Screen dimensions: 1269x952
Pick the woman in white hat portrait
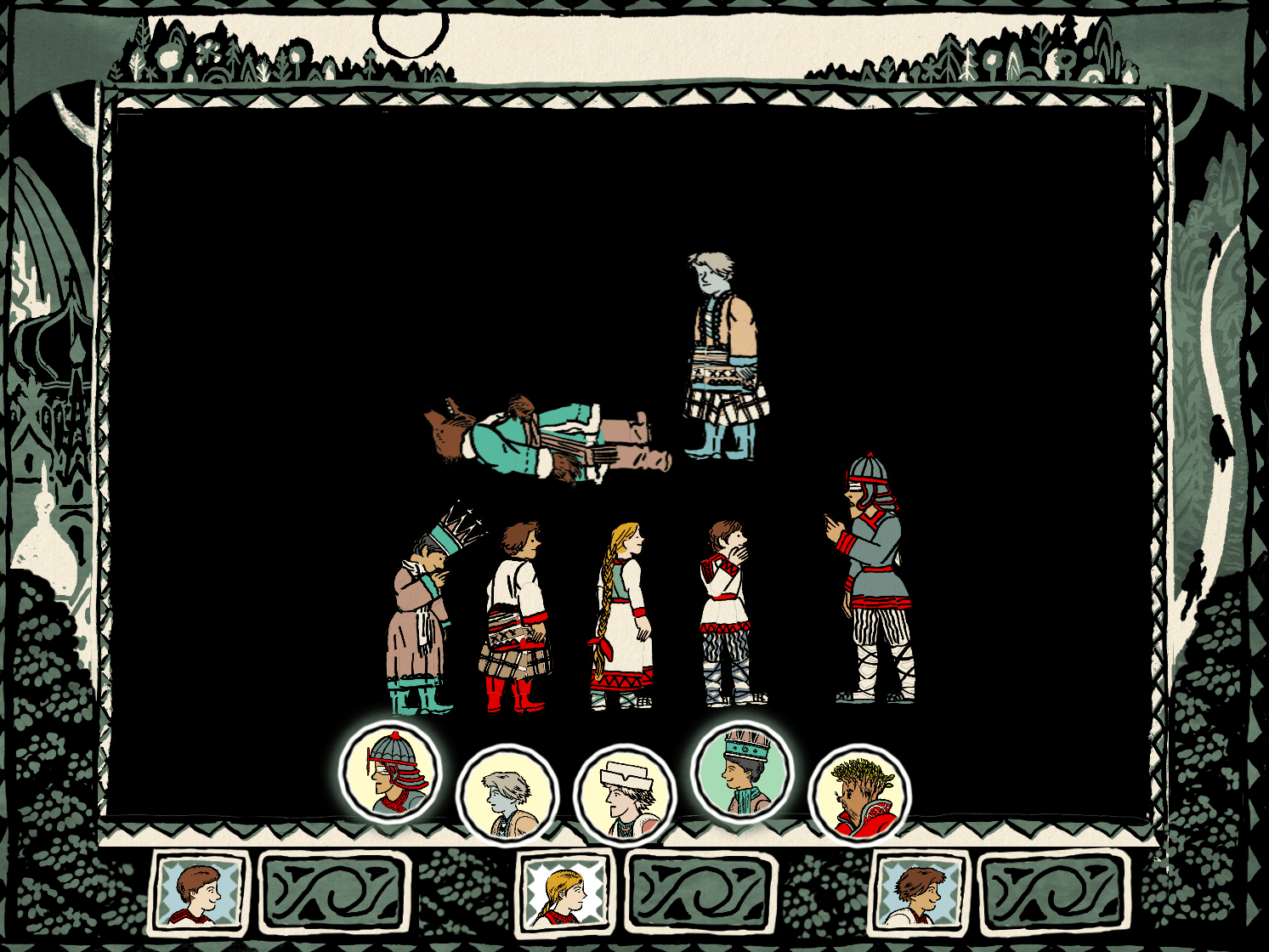pos(626,796)
